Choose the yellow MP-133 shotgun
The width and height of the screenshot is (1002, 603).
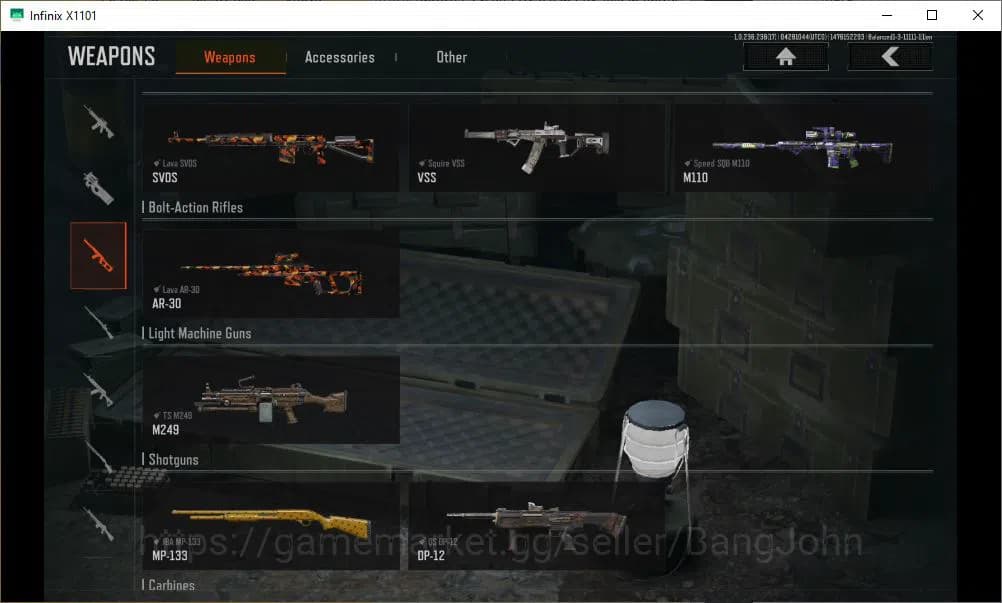[x=272, y=526]
